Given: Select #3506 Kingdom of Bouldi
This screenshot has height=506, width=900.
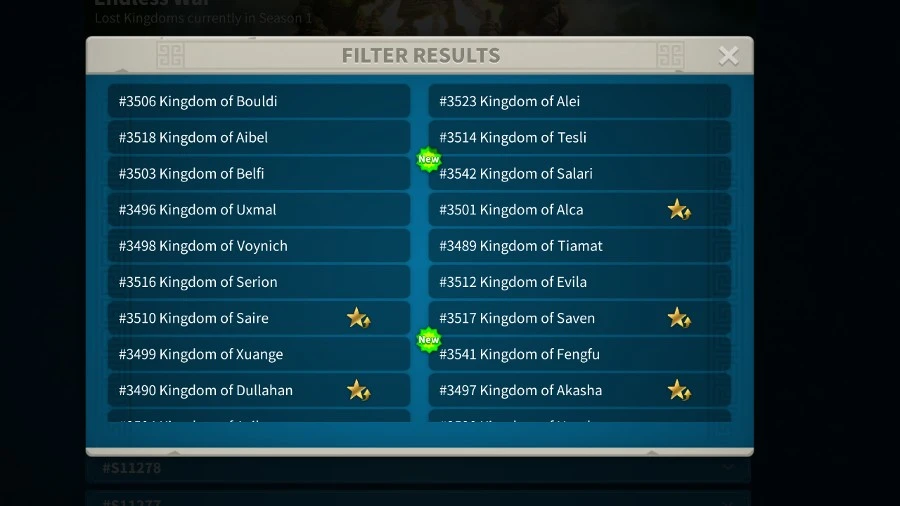Looking at the screenshot, I should [258, 101].
